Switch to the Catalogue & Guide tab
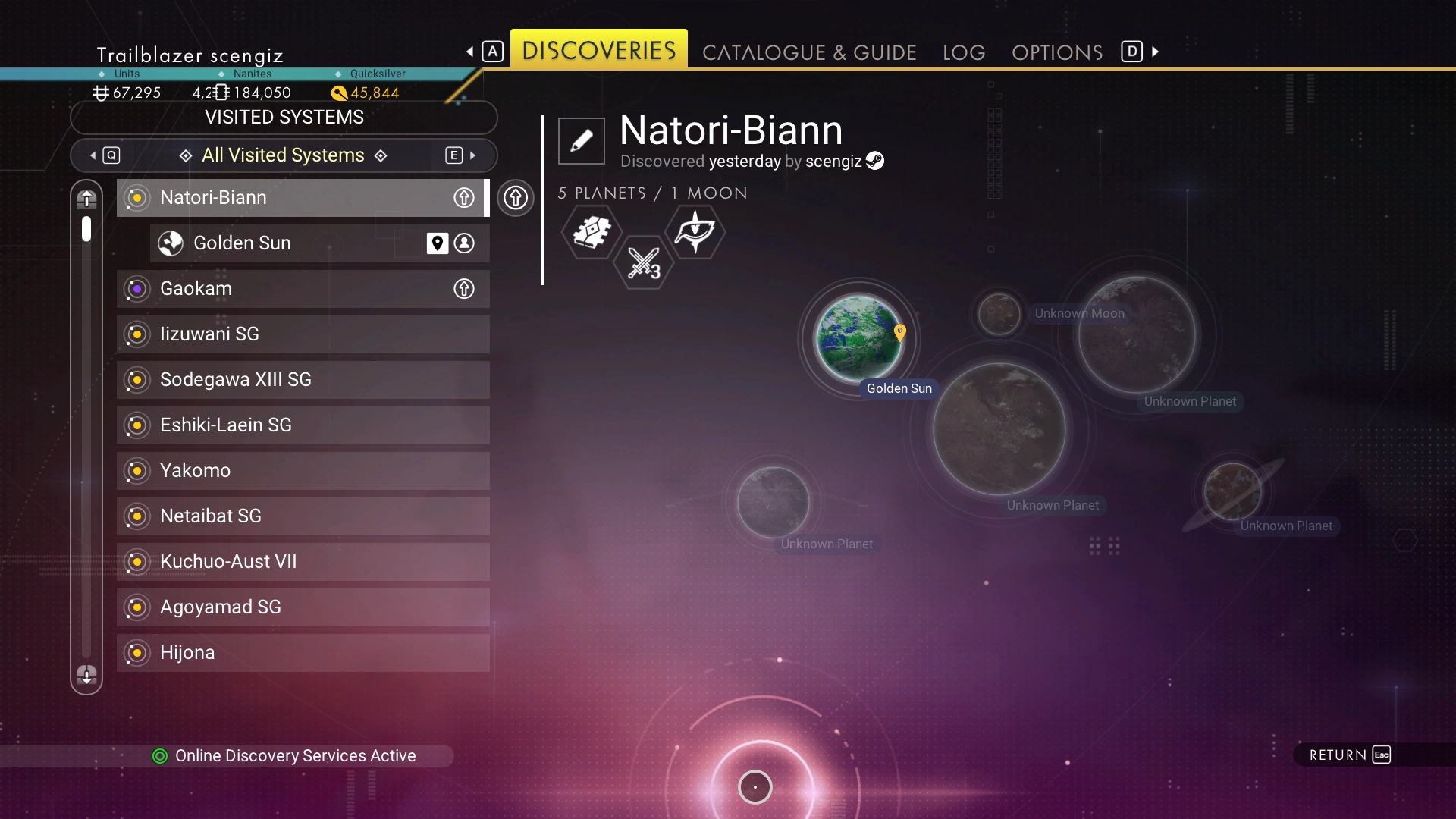Screen dimensions: 1456x819 (809, 52)
